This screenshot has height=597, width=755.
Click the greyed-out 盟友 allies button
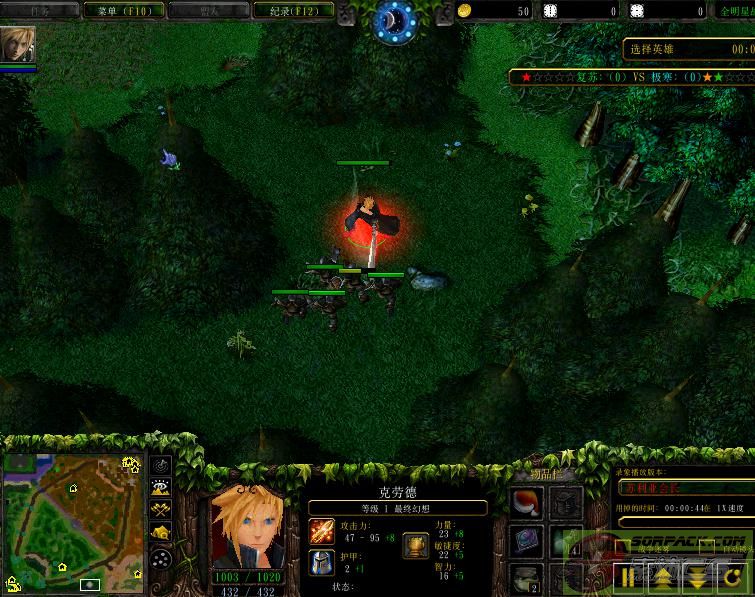coord(208,11)
